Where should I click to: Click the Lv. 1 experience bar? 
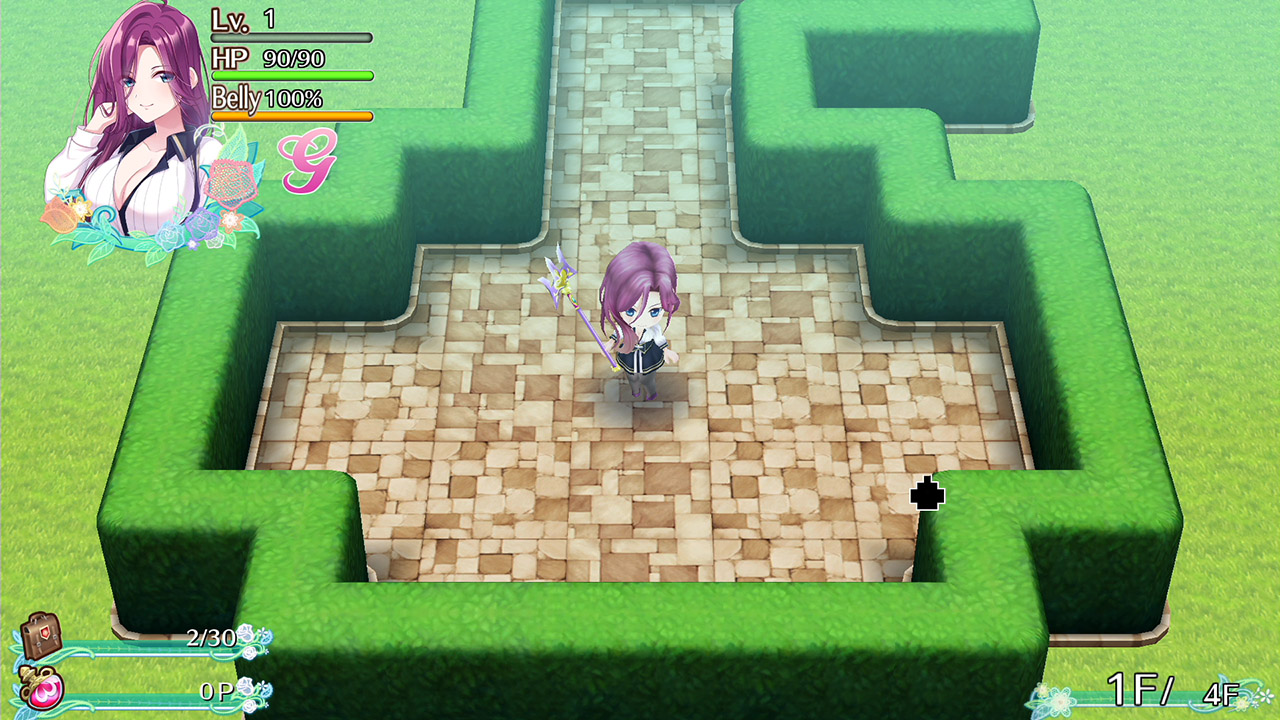[290, 36]
